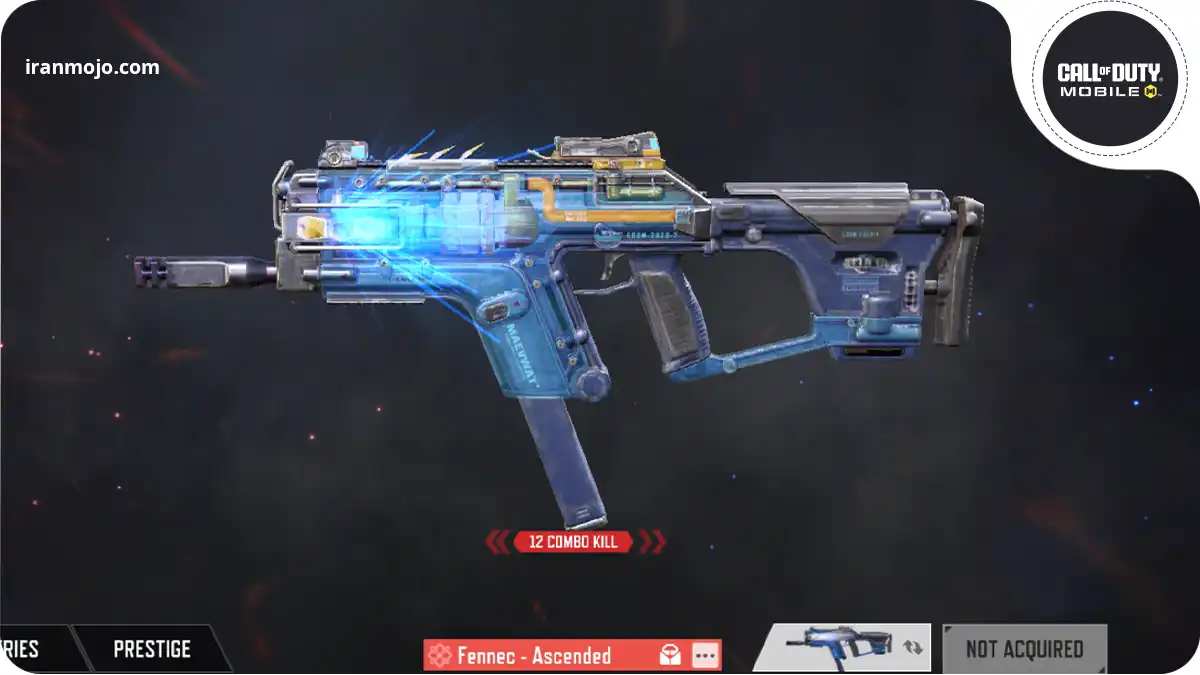The height and width of the screenshot is (675, 1200).
Task: Click the Not Acquired button
Action: point(1024,649)
